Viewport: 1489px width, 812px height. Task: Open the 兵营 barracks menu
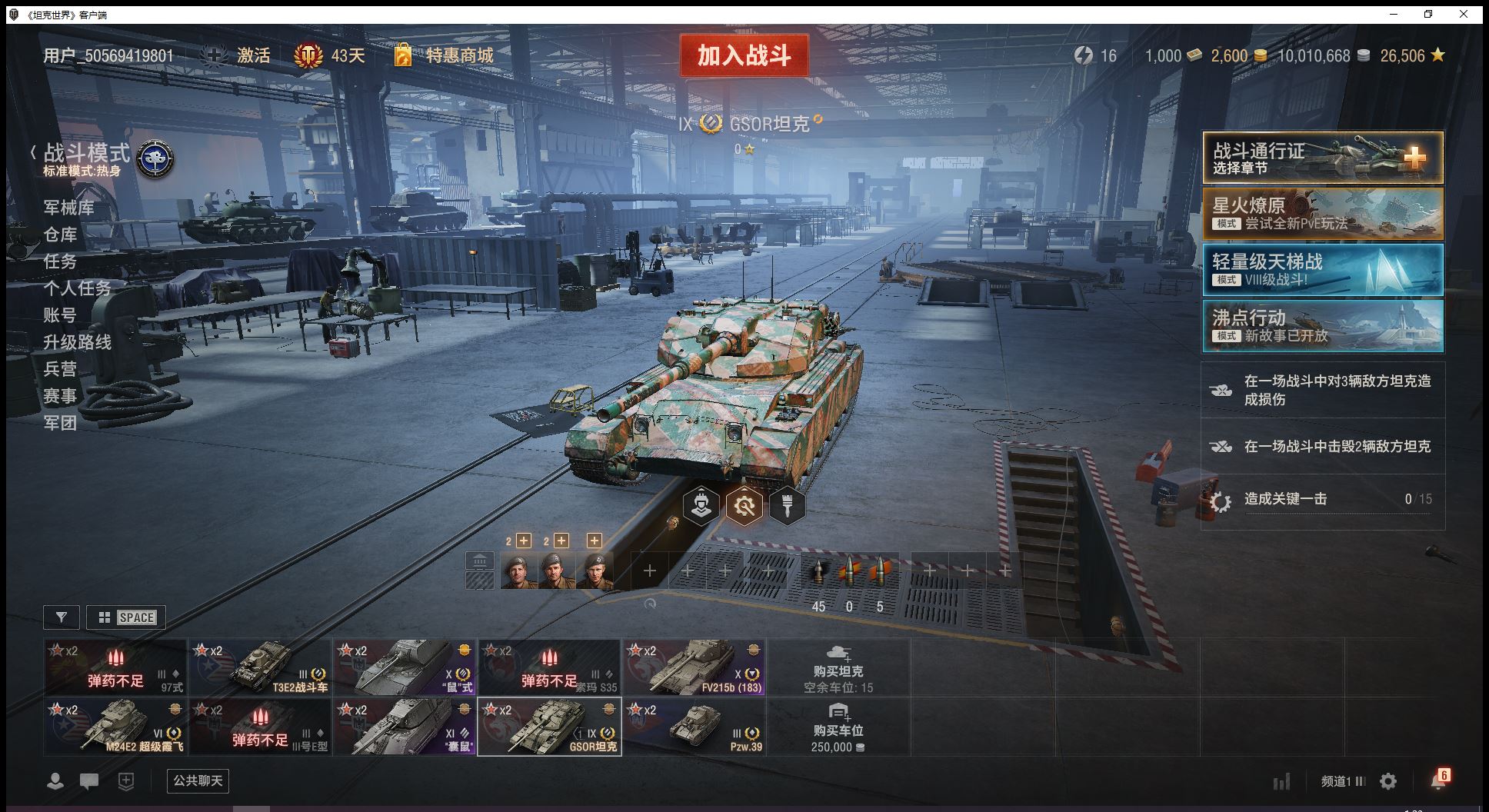coord(60,369)
